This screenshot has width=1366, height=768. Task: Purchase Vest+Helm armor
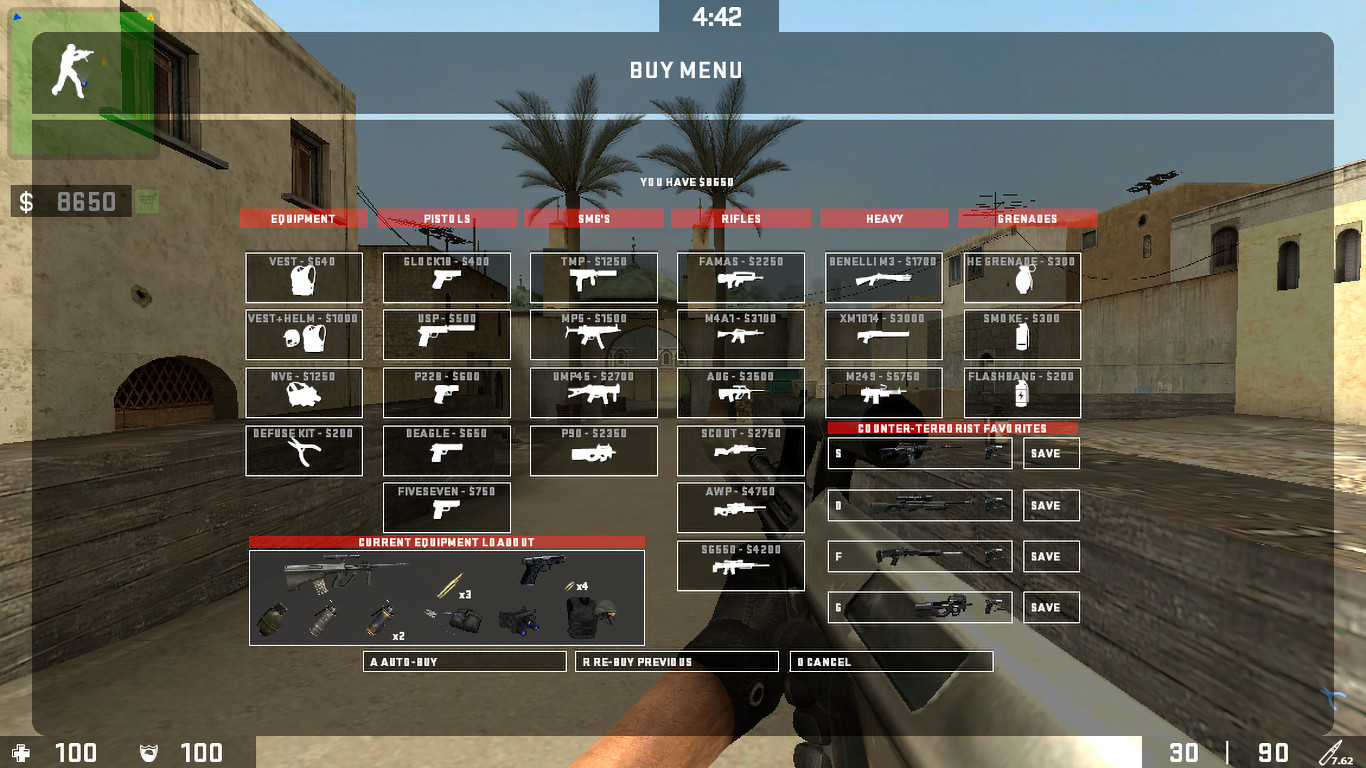pos(303,335)
